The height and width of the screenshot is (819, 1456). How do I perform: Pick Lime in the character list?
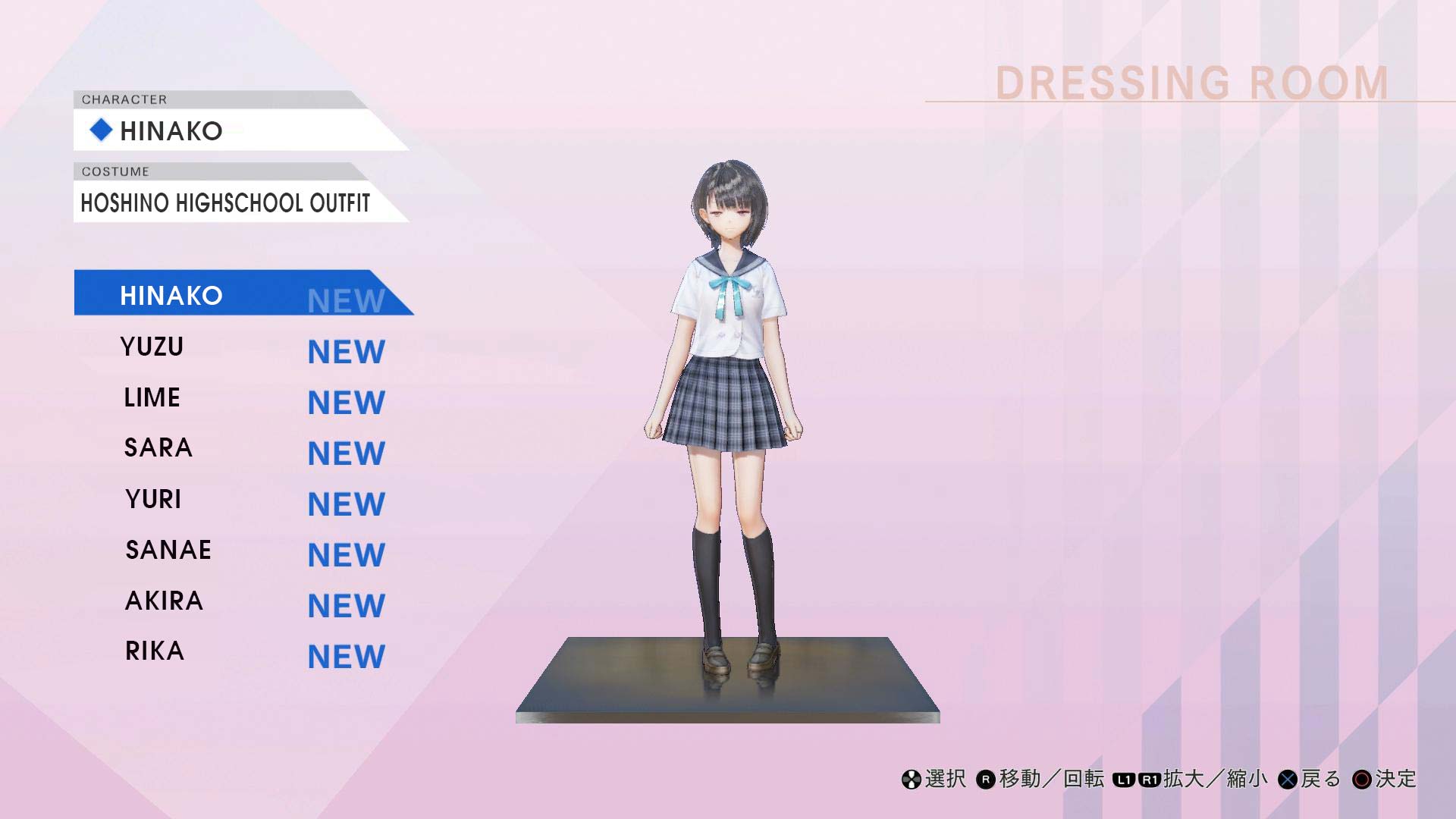(x=152, y=397)
